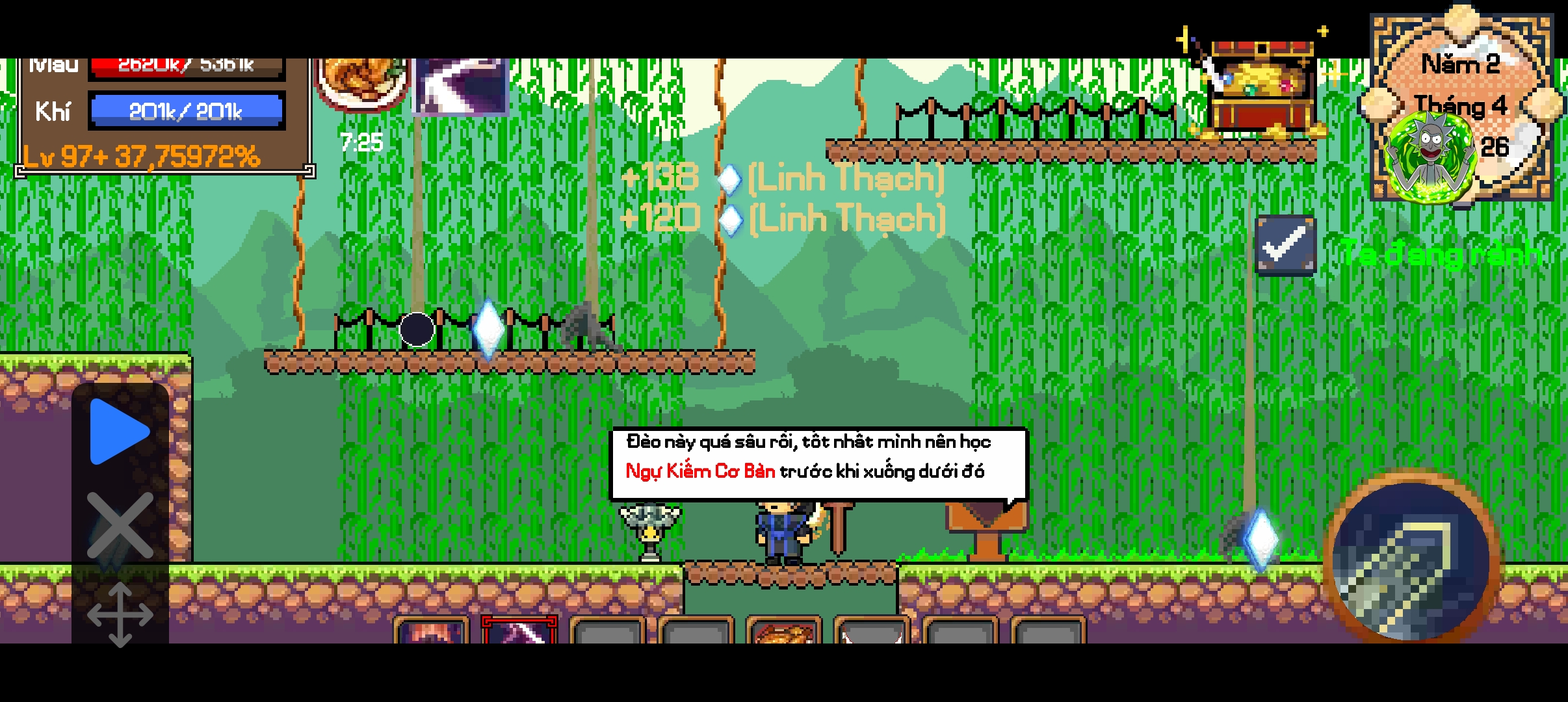Click the purple slash skill buff icon

[x=460, y=86]
